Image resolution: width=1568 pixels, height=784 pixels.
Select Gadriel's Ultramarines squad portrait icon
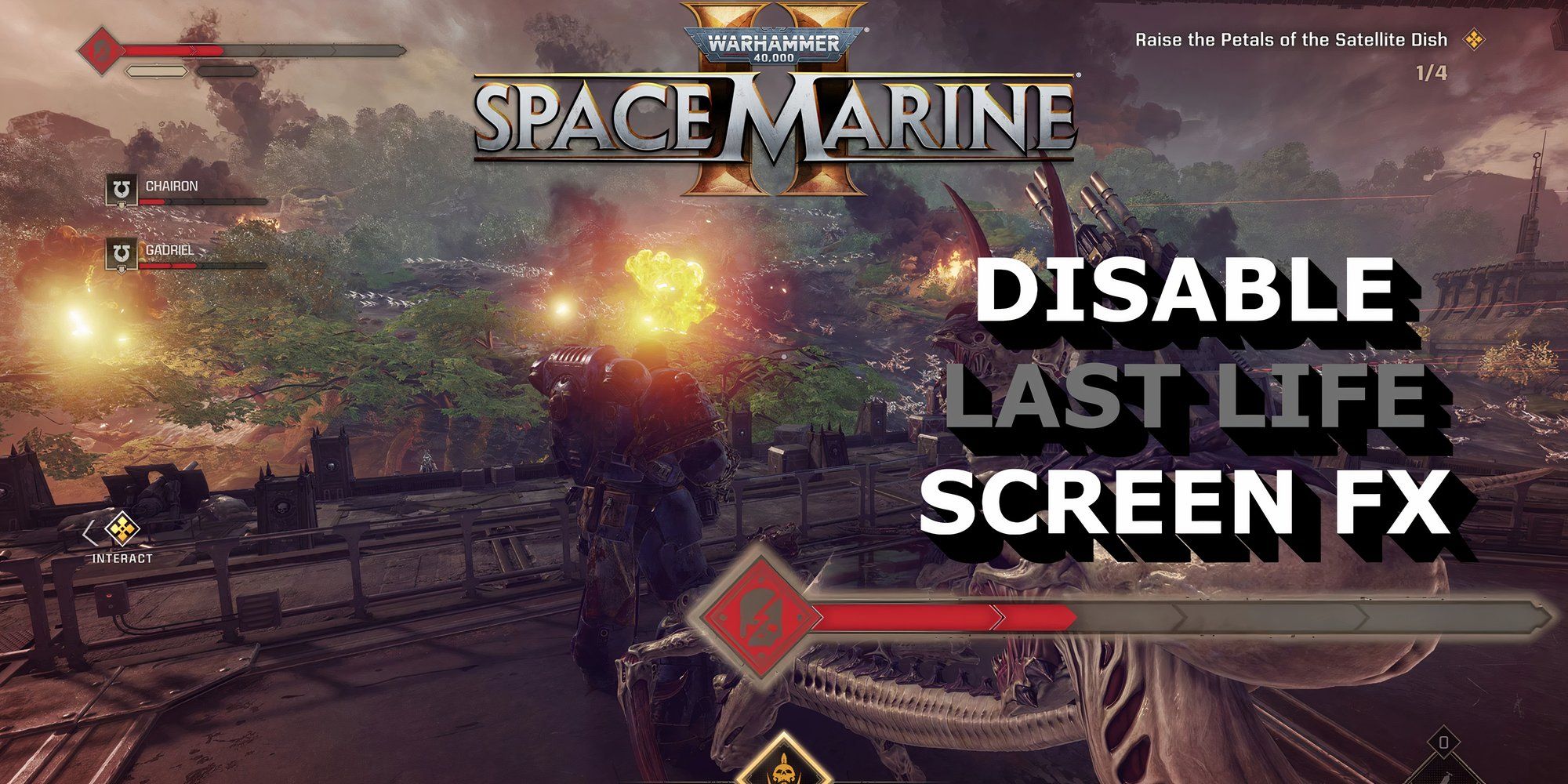pos(121,252)
